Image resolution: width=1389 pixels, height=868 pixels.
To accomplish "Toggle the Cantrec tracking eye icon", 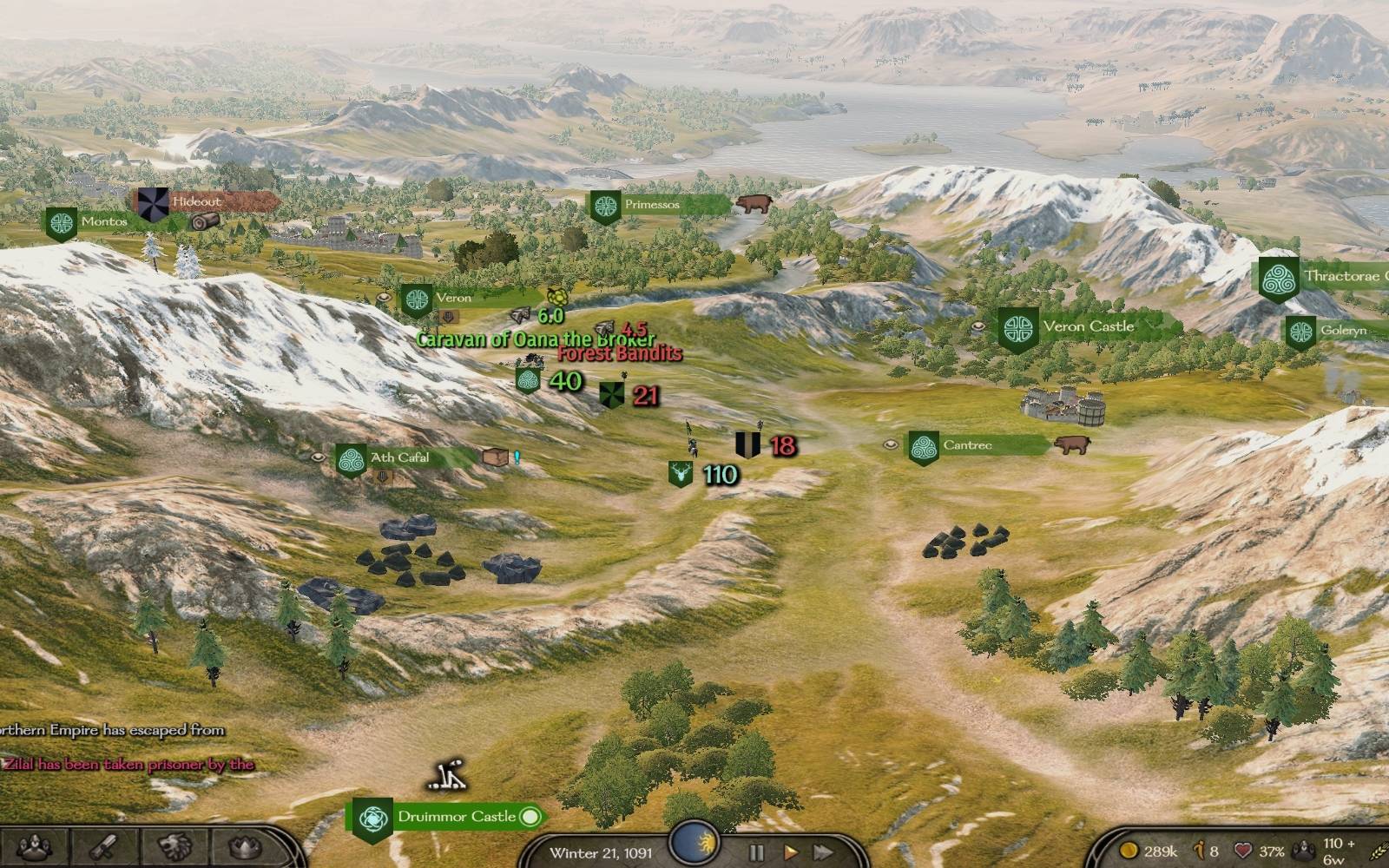I will pos(890,444).
